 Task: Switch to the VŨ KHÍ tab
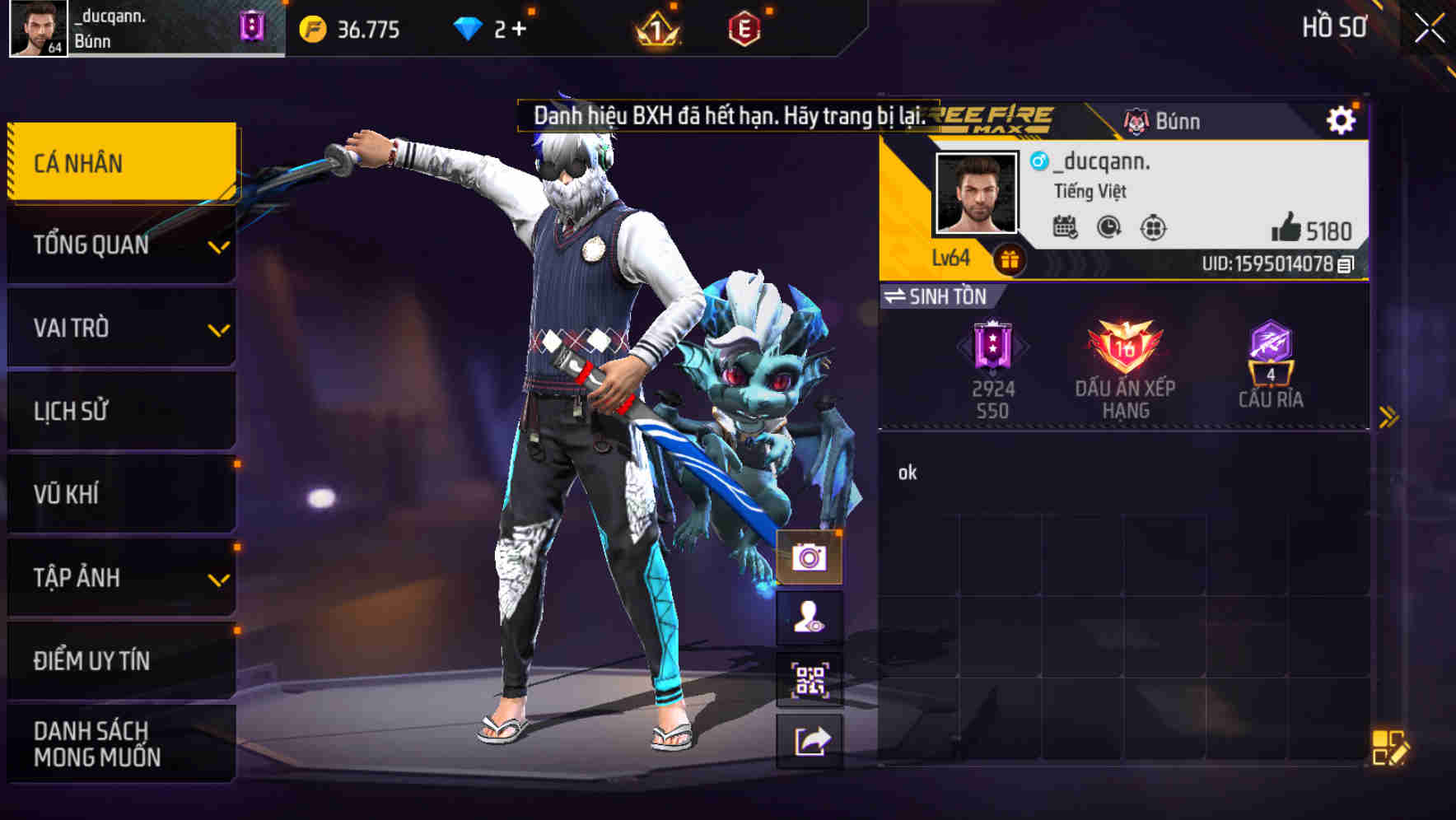point(119,493)
